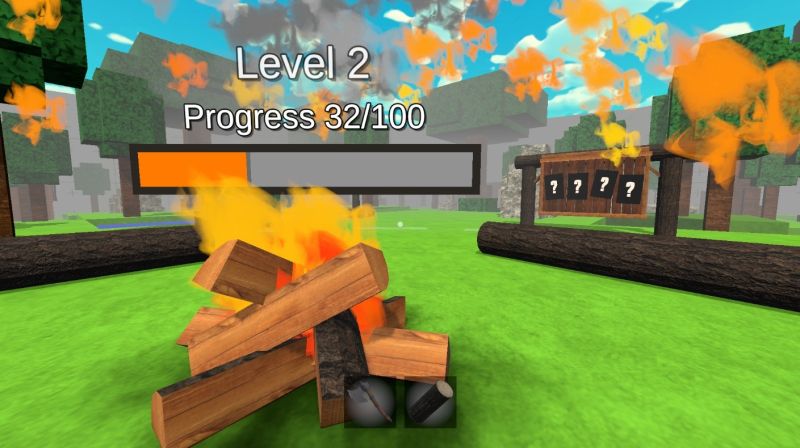800x448 pixels.
Task: Select the axe hotbar slot
Action: pos(369,402)
